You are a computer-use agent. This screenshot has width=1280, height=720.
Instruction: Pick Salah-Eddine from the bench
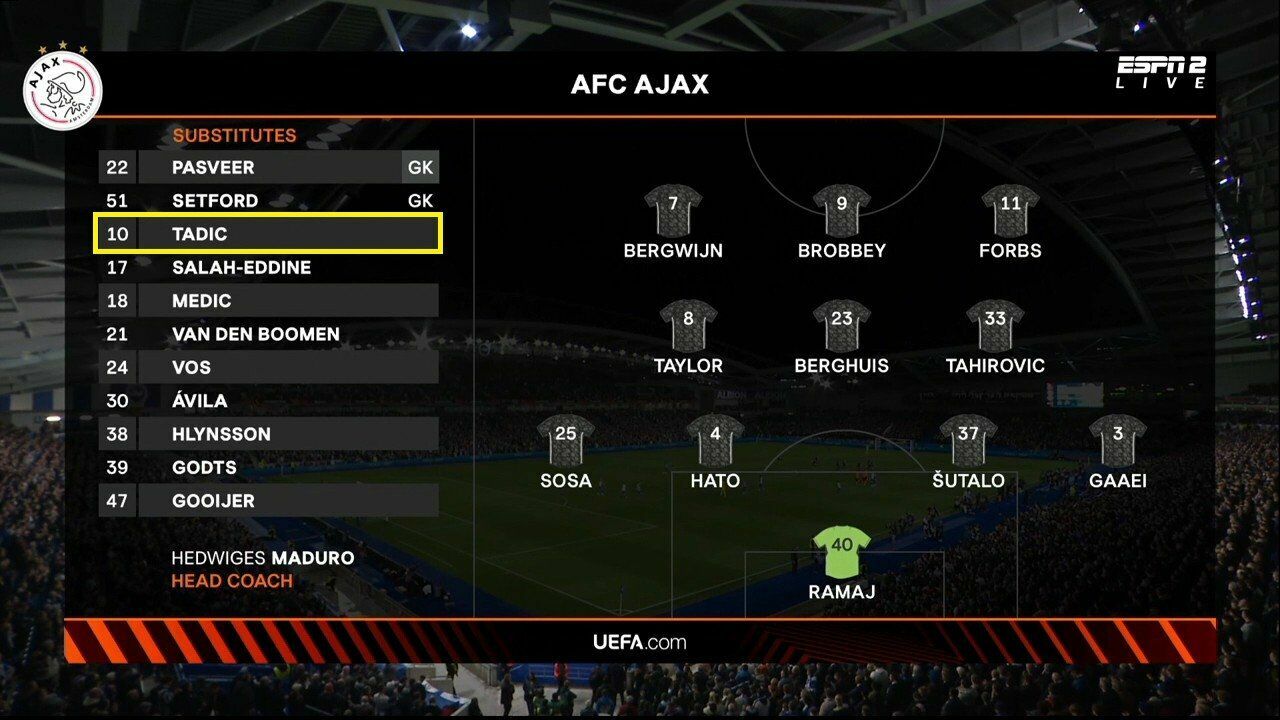(268, 267)
